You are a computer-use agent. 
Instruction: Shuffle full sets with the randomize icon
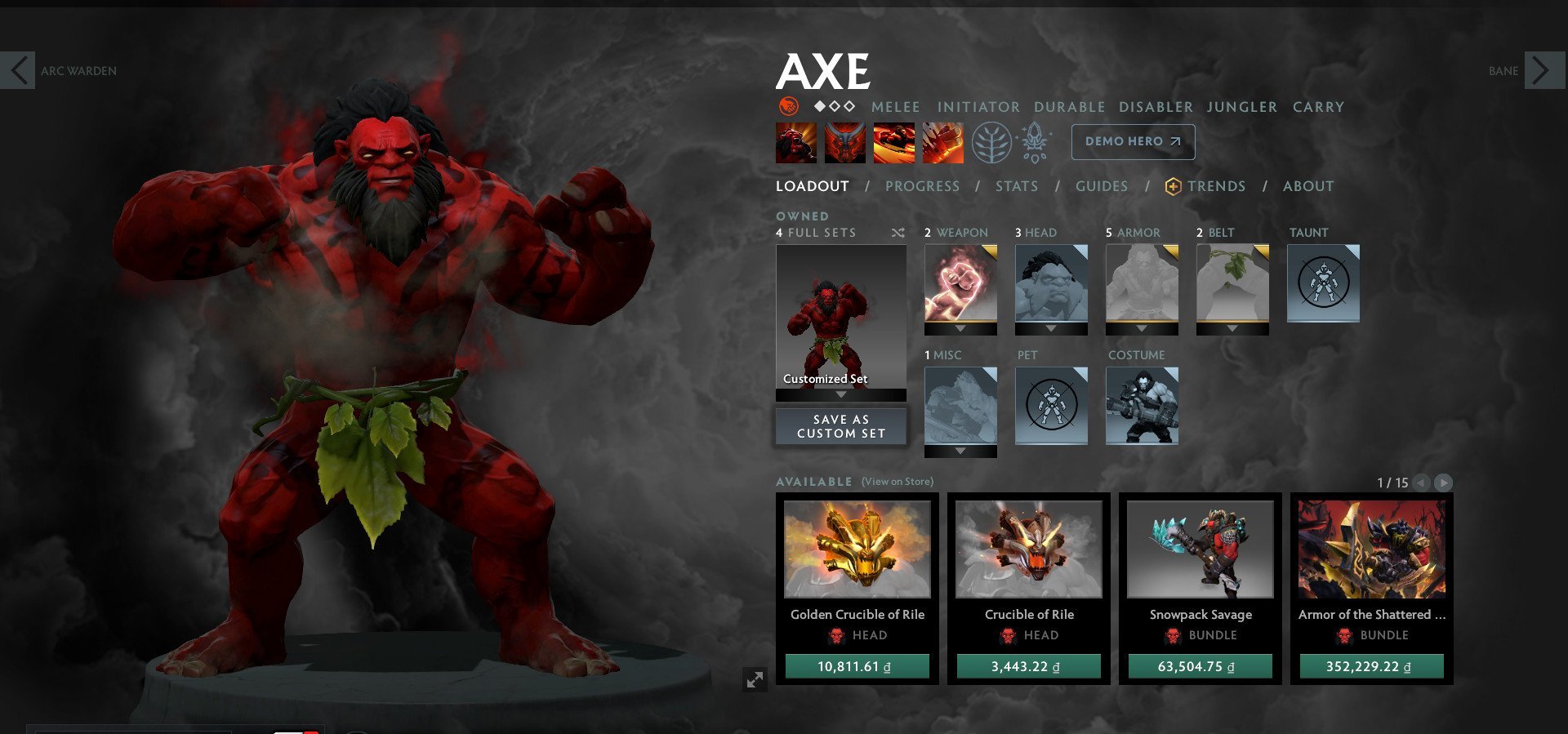[897, 233]
